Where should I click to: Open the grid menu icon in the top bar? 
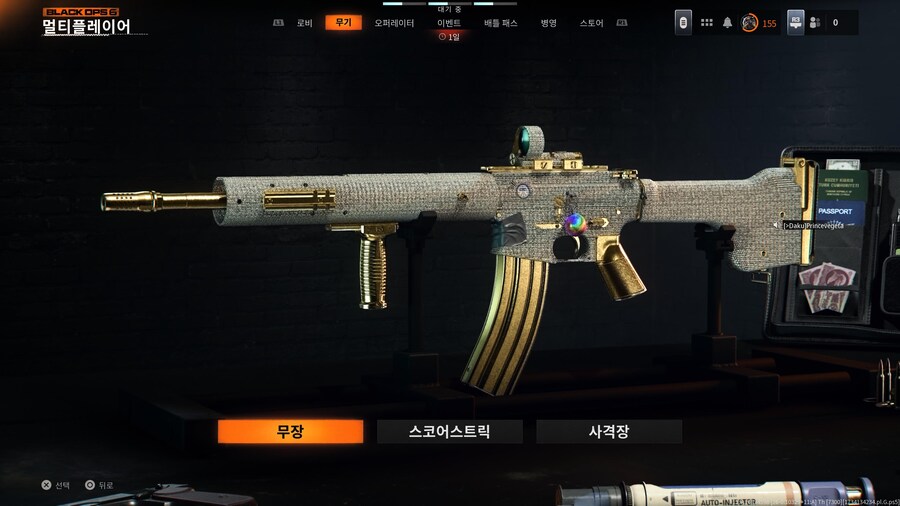point(707,22)
